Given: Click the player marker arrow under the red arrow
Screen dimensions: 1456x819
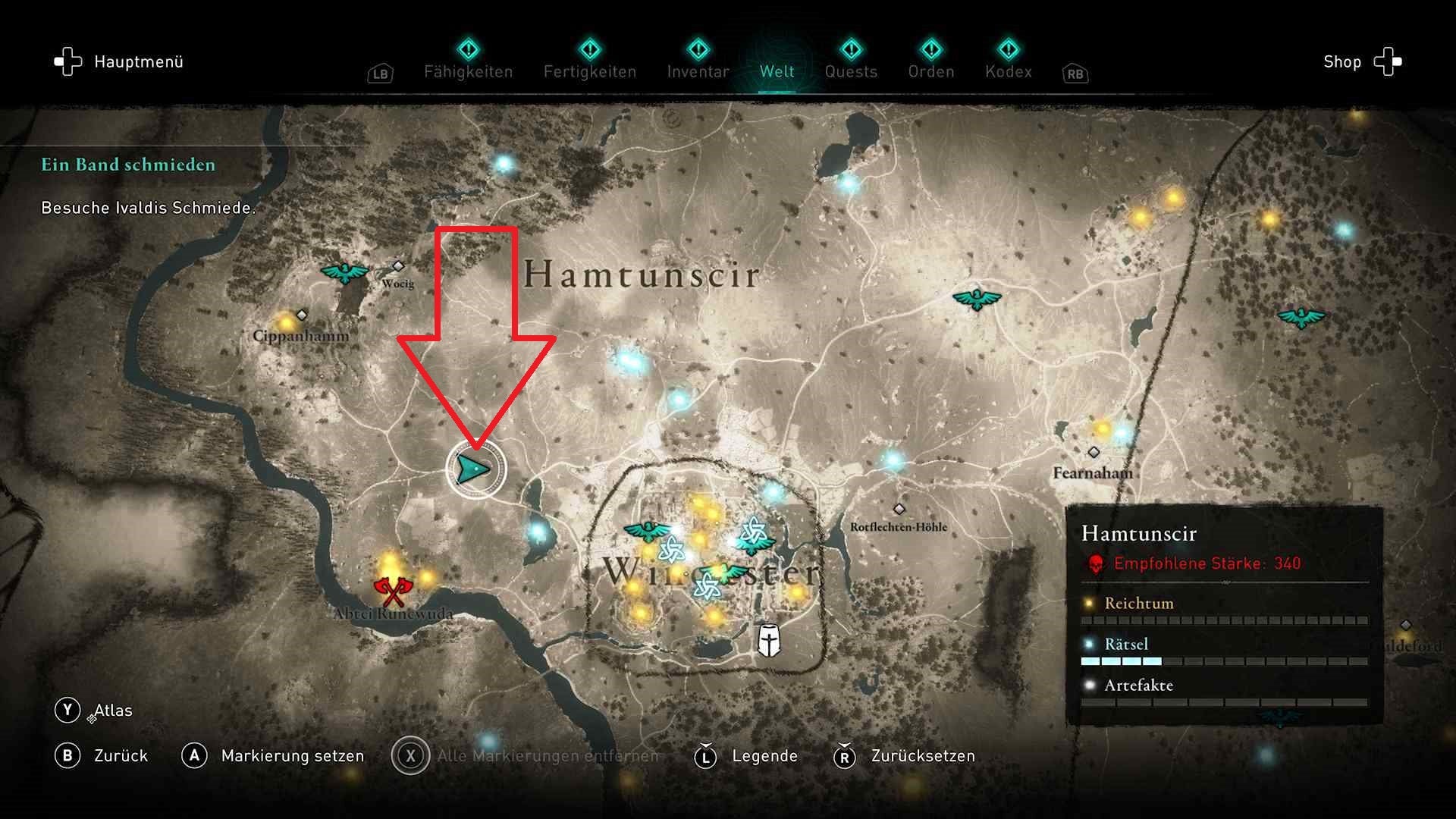Looking at the screenshot, I should (473, 470).
